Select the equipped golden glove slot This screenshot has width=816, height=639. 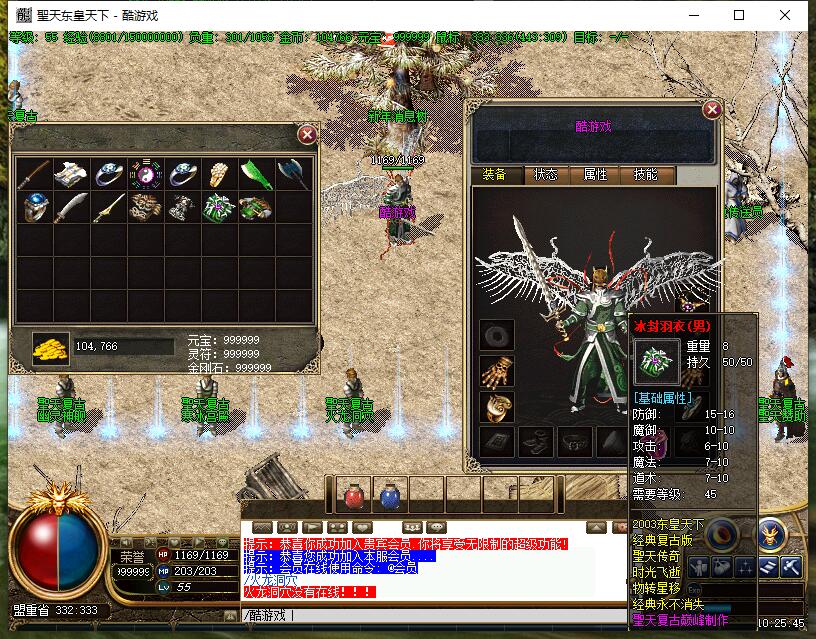(x=495, y=371)
